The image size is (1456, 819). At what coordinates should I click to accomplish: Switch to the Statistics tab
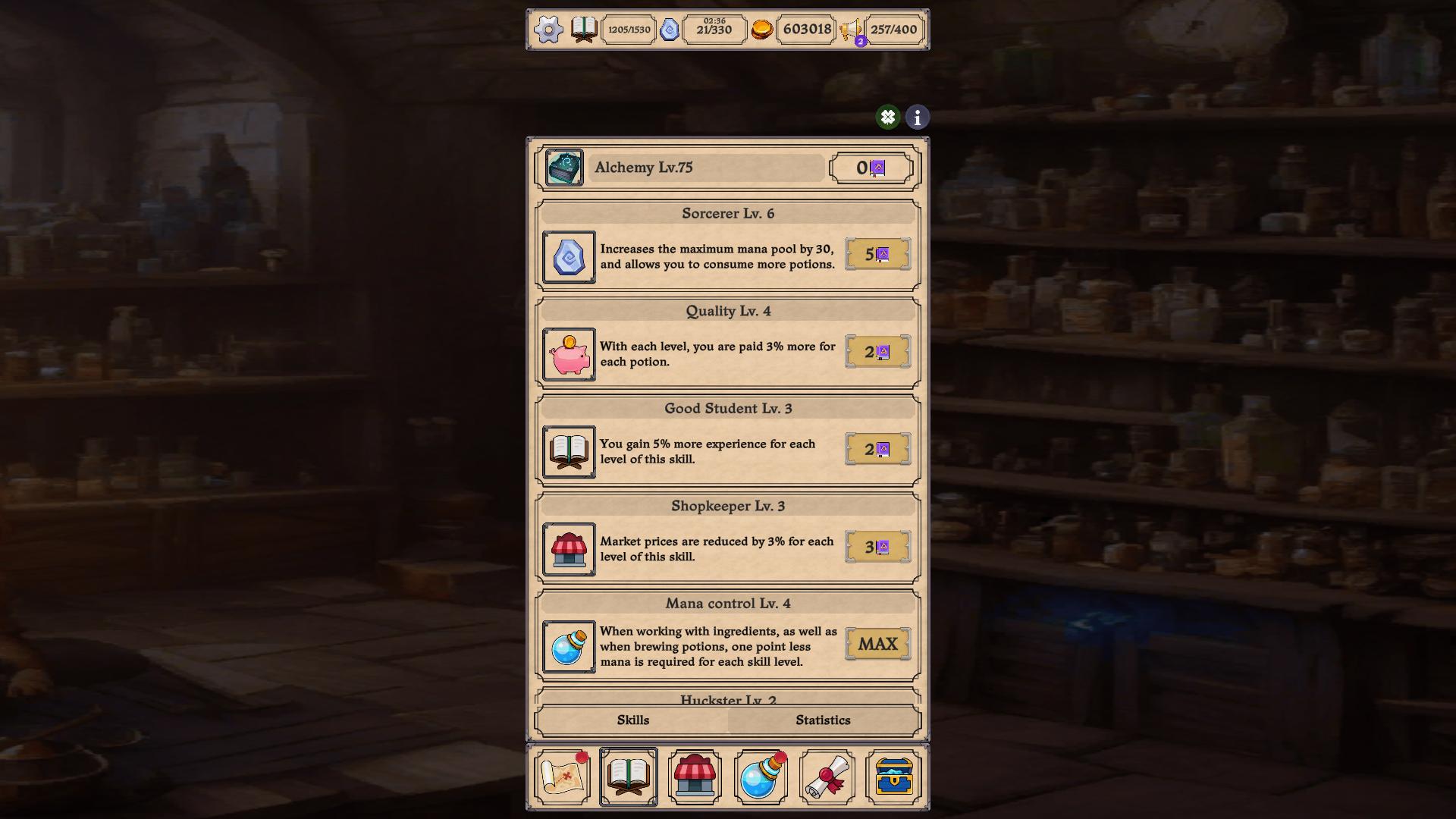tap(823, 720)
